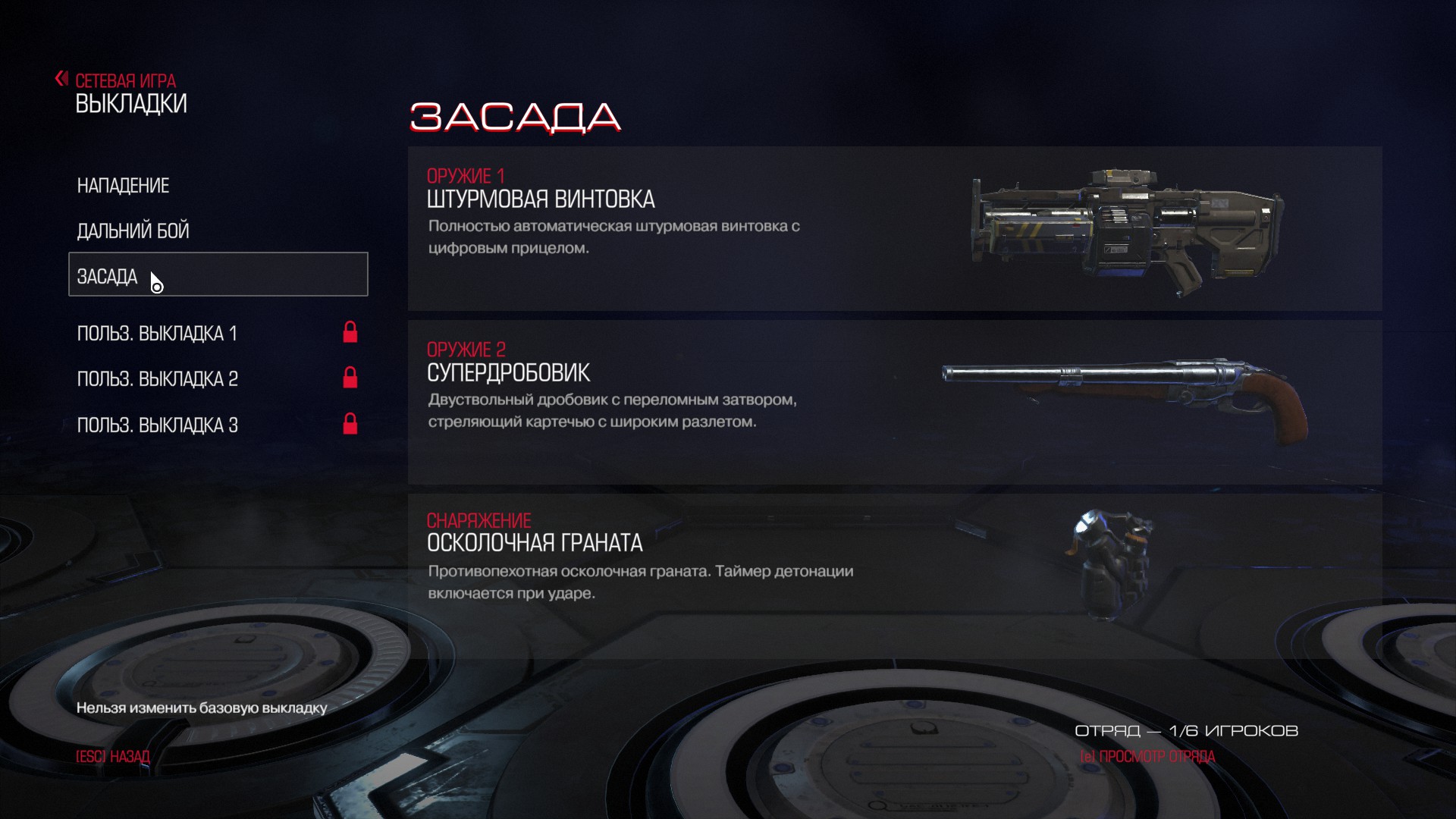The image size is (1456, 819).
Task: Open locked ПОЛЬЗ. ВЫКЛАДКА 1 slot
Action: click(157, 334)
